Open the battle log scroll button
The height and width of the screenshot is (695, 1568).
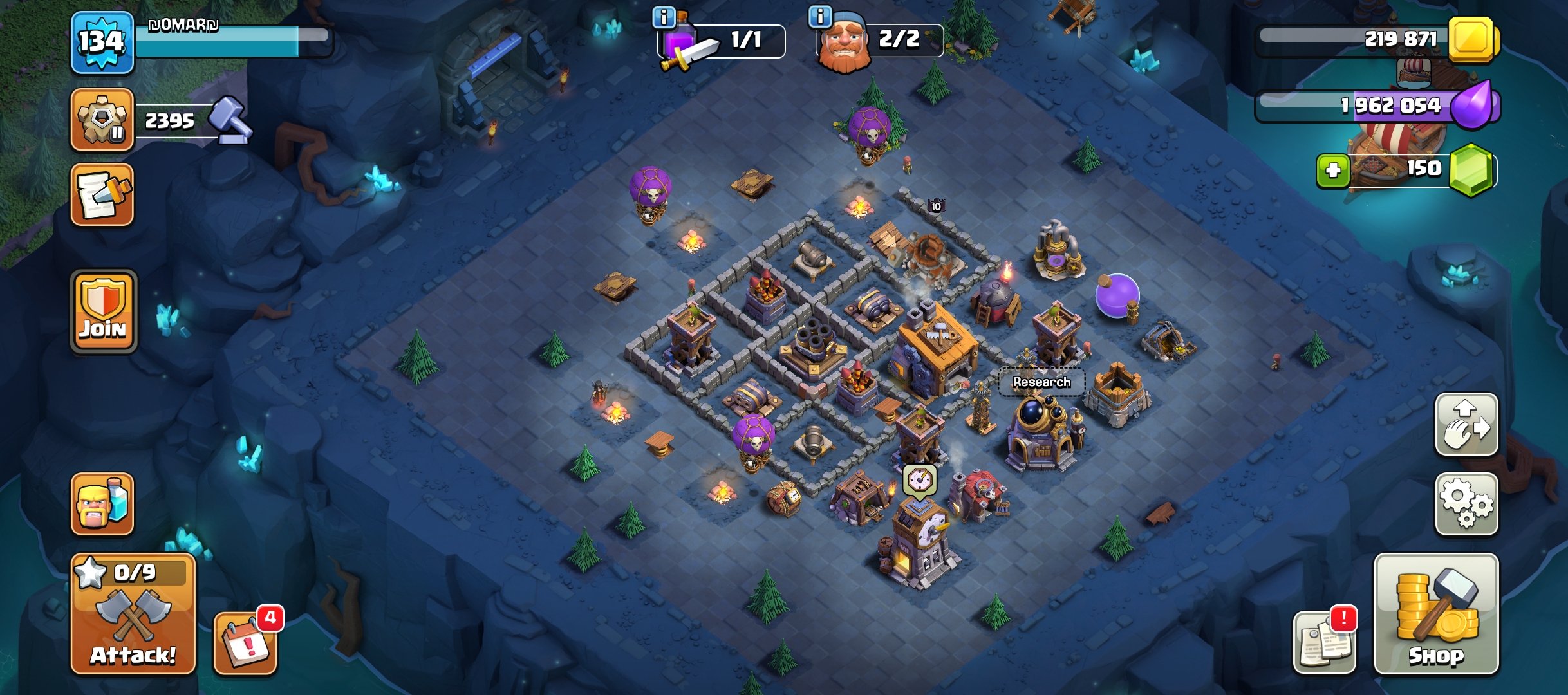click(x=102, y=195)
